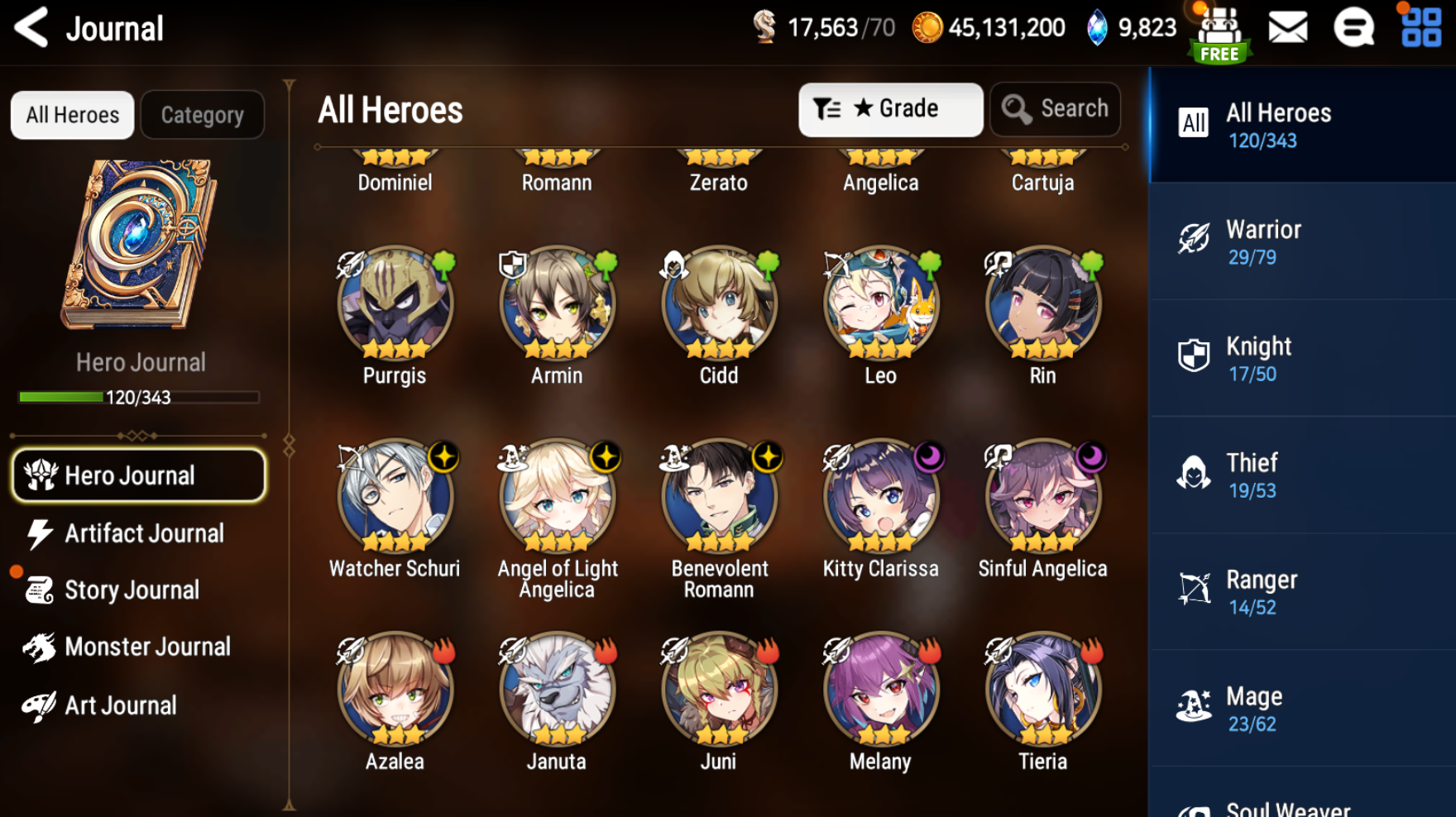Claim the FREE shop gift icon
The height and width of the screenshot is (817, 1456).
1220,35
